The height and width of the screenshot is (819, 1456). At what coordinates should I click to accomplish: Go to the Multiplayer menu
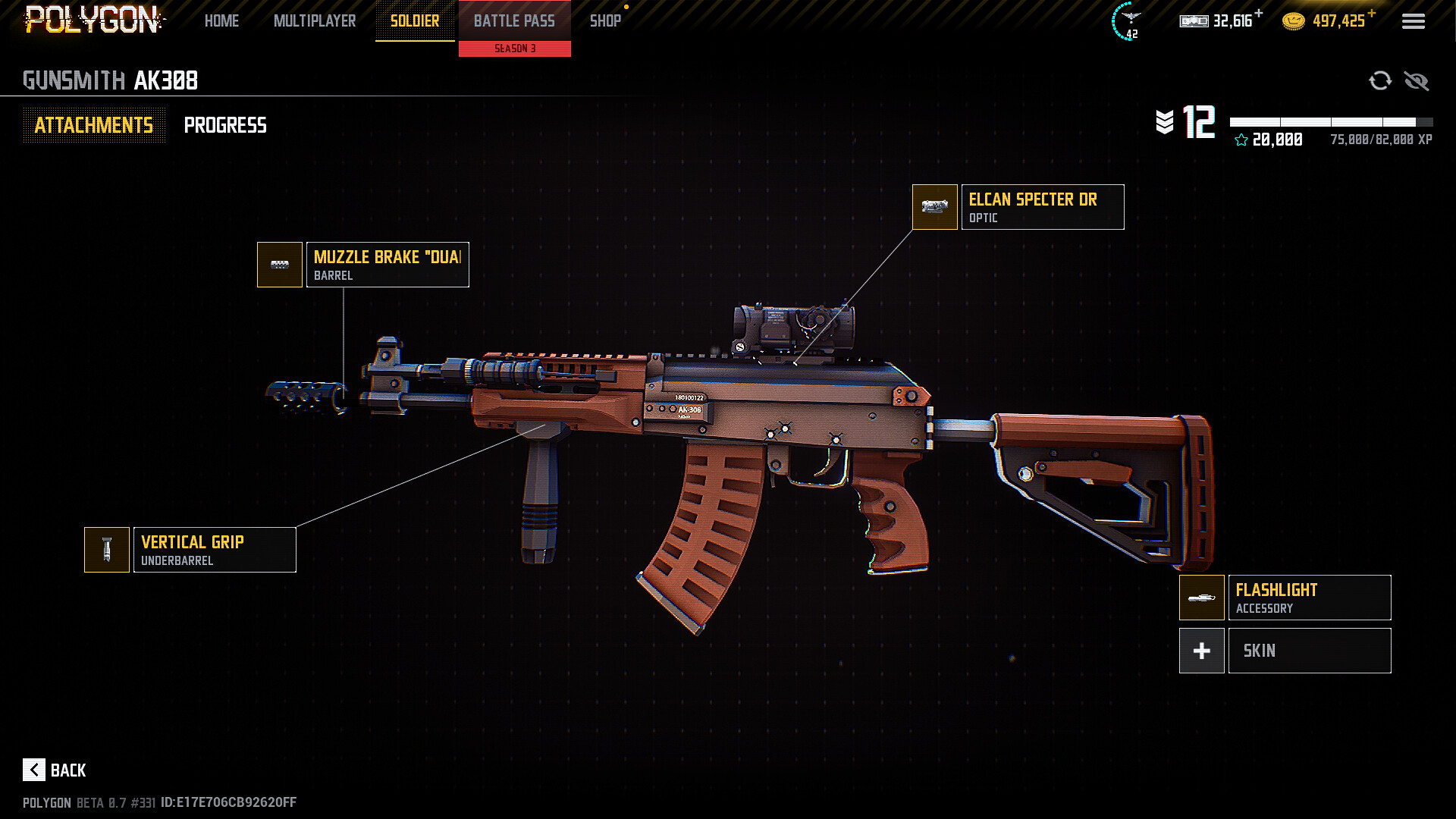tap(315, 21)
